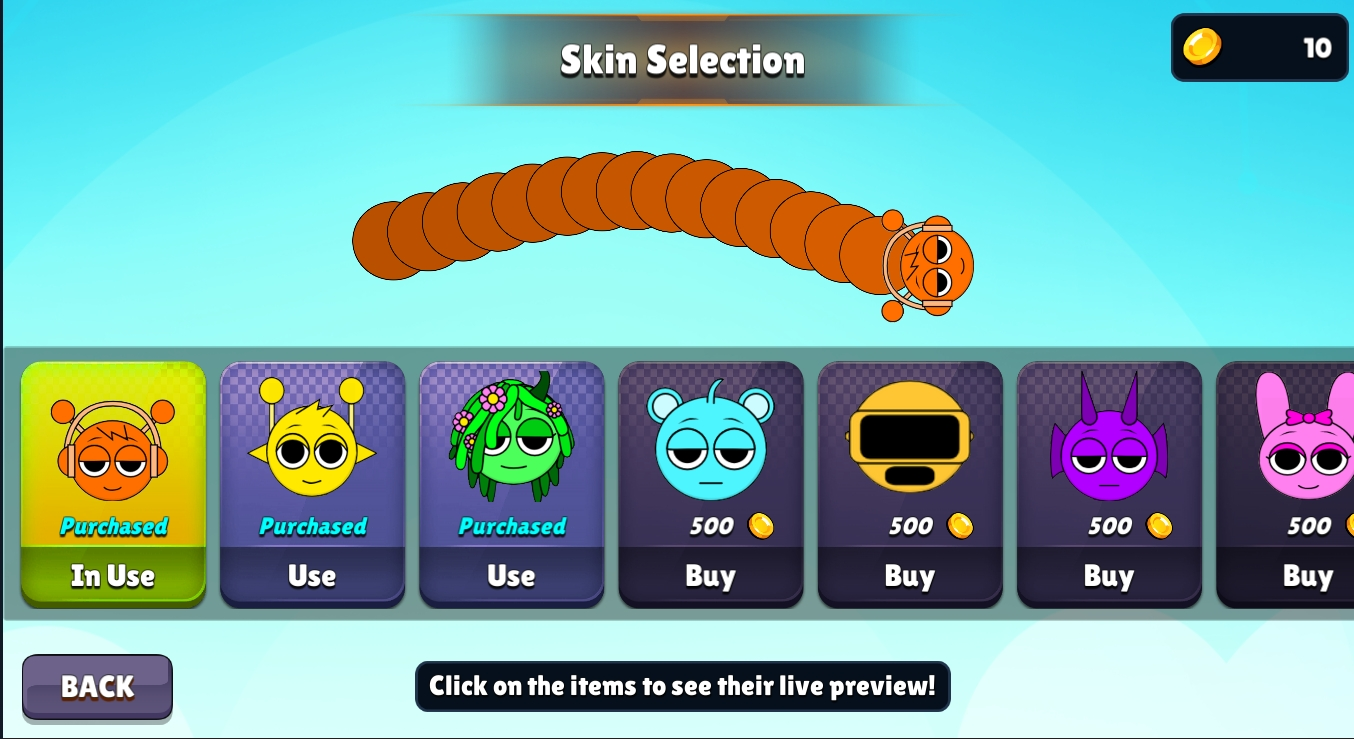Click the In Use button on orange skin
Image resolution: width=1354 pixels, height=739 pixels.
pos(113,576)
